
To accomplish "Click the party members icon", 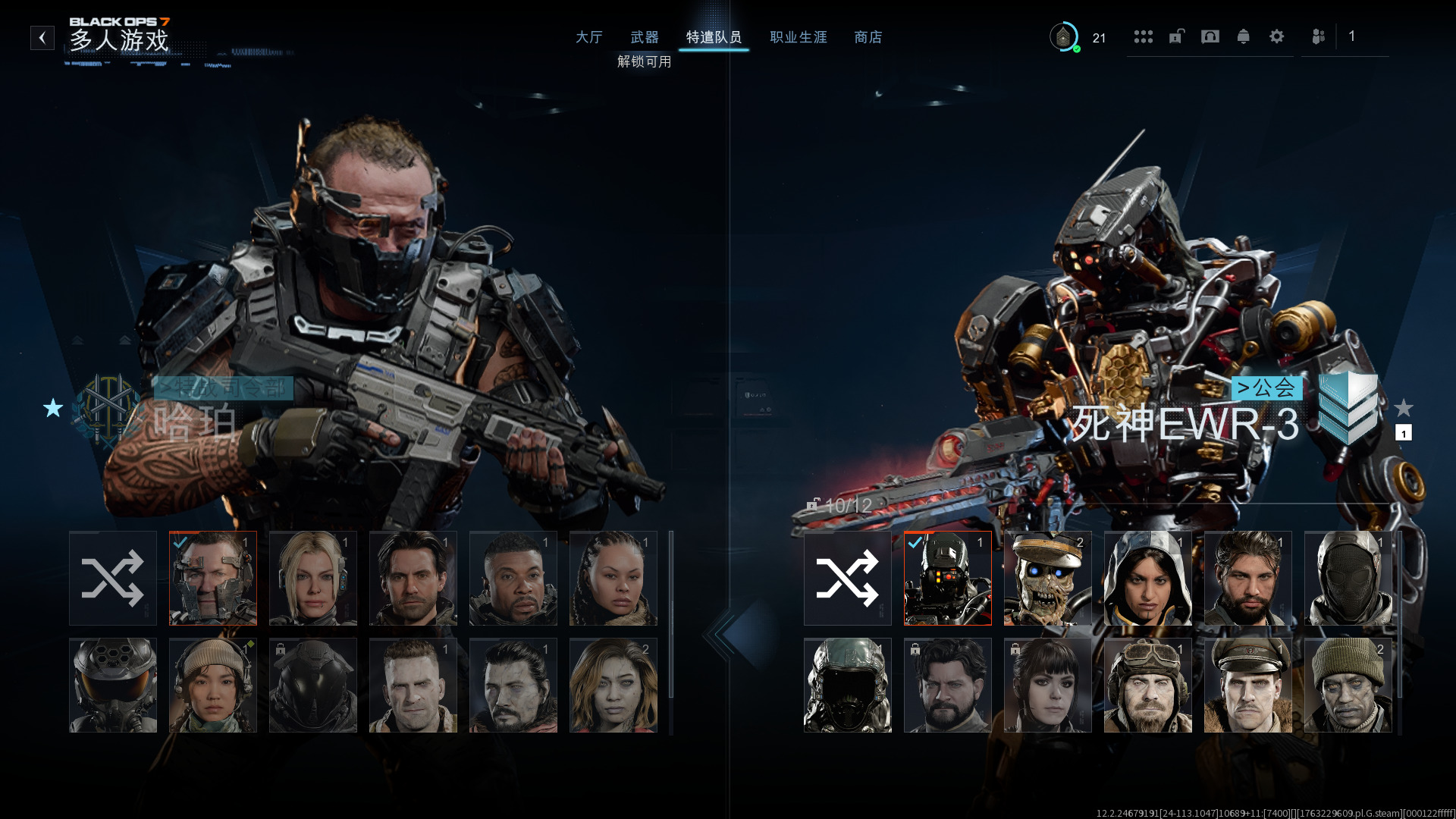I will click(1318, 36).
